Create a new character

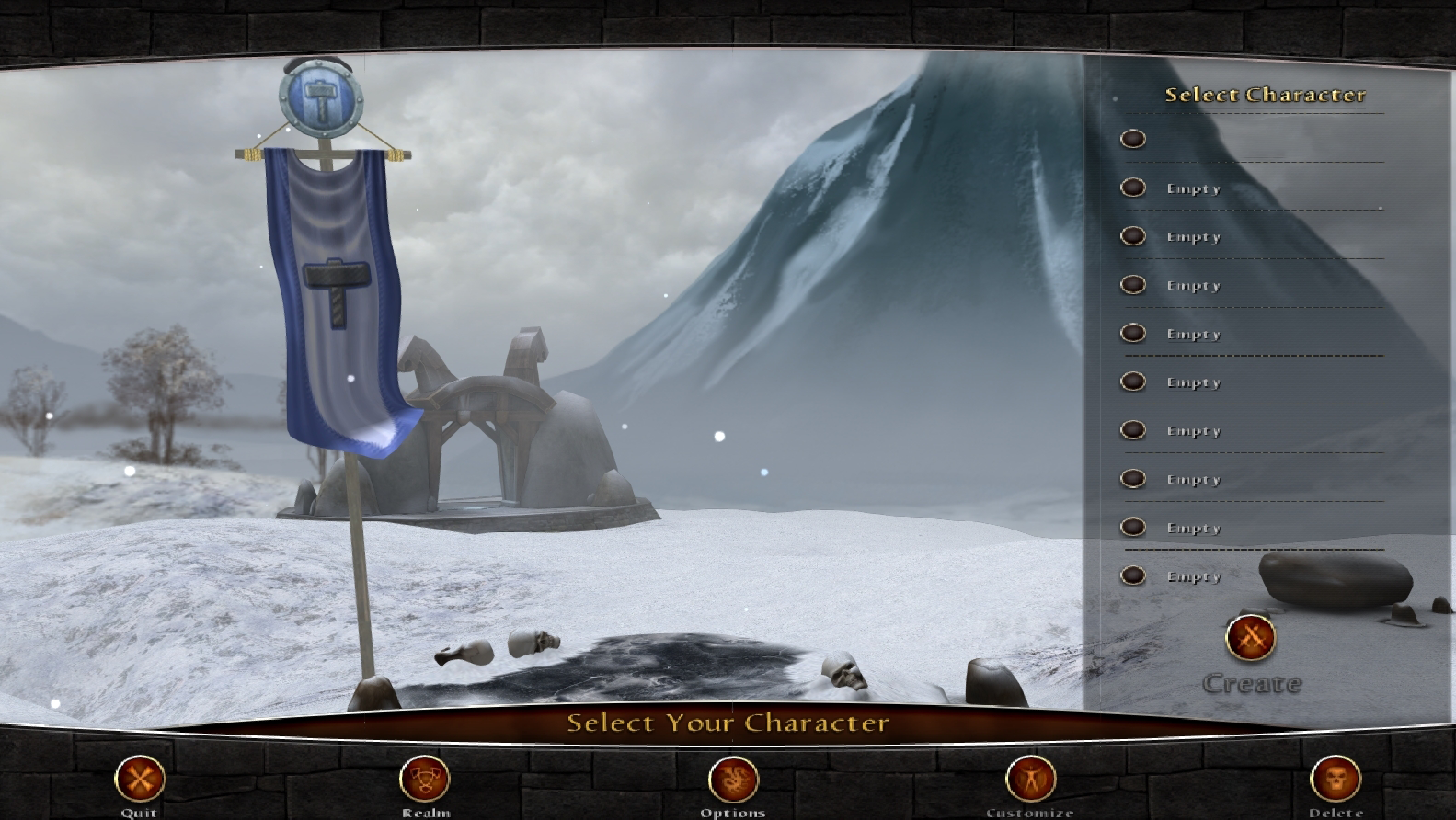pos(1251,638)
